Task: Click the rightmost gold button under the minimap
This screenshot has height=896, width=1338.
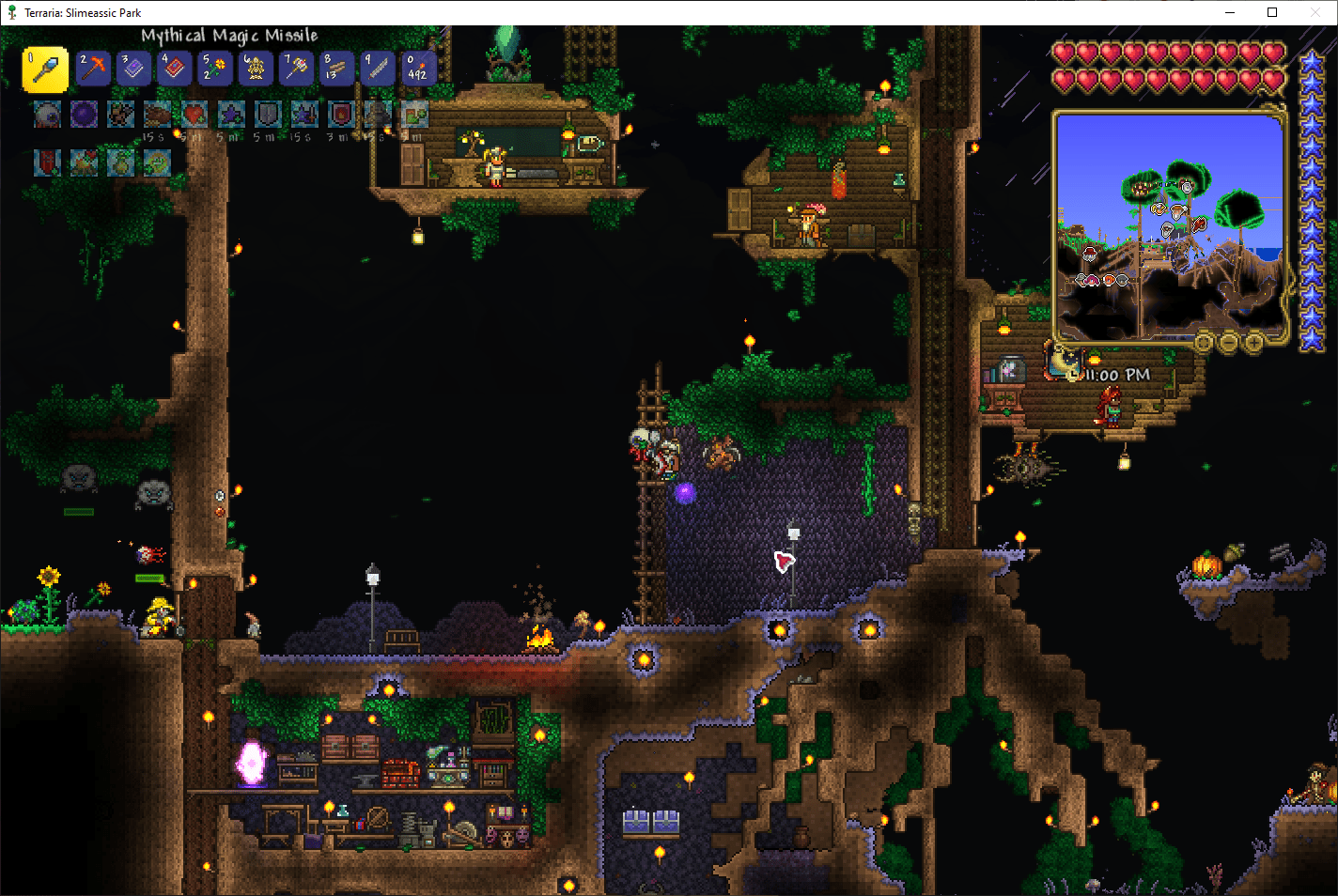Action: coord(1252,343)
